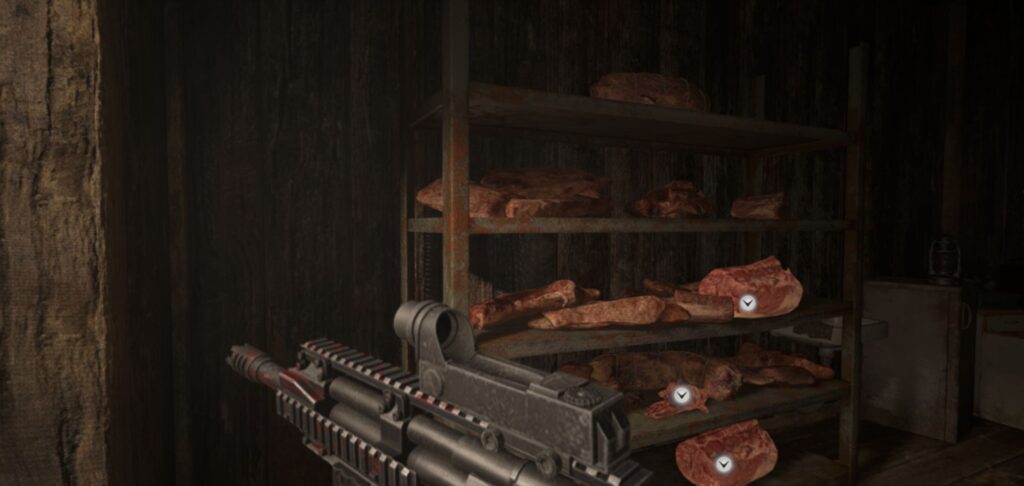This screenshot has width=1024, height=486.
Task: Select the pickup marker on the shelf's large steak
Action: (x=747, y=302)
